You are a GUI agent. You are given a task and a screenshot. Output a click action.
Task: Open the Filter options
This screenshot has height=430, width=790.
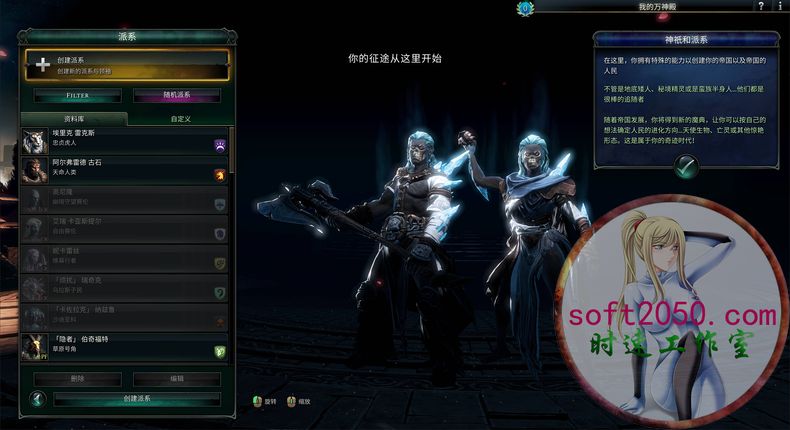(78, 96)
